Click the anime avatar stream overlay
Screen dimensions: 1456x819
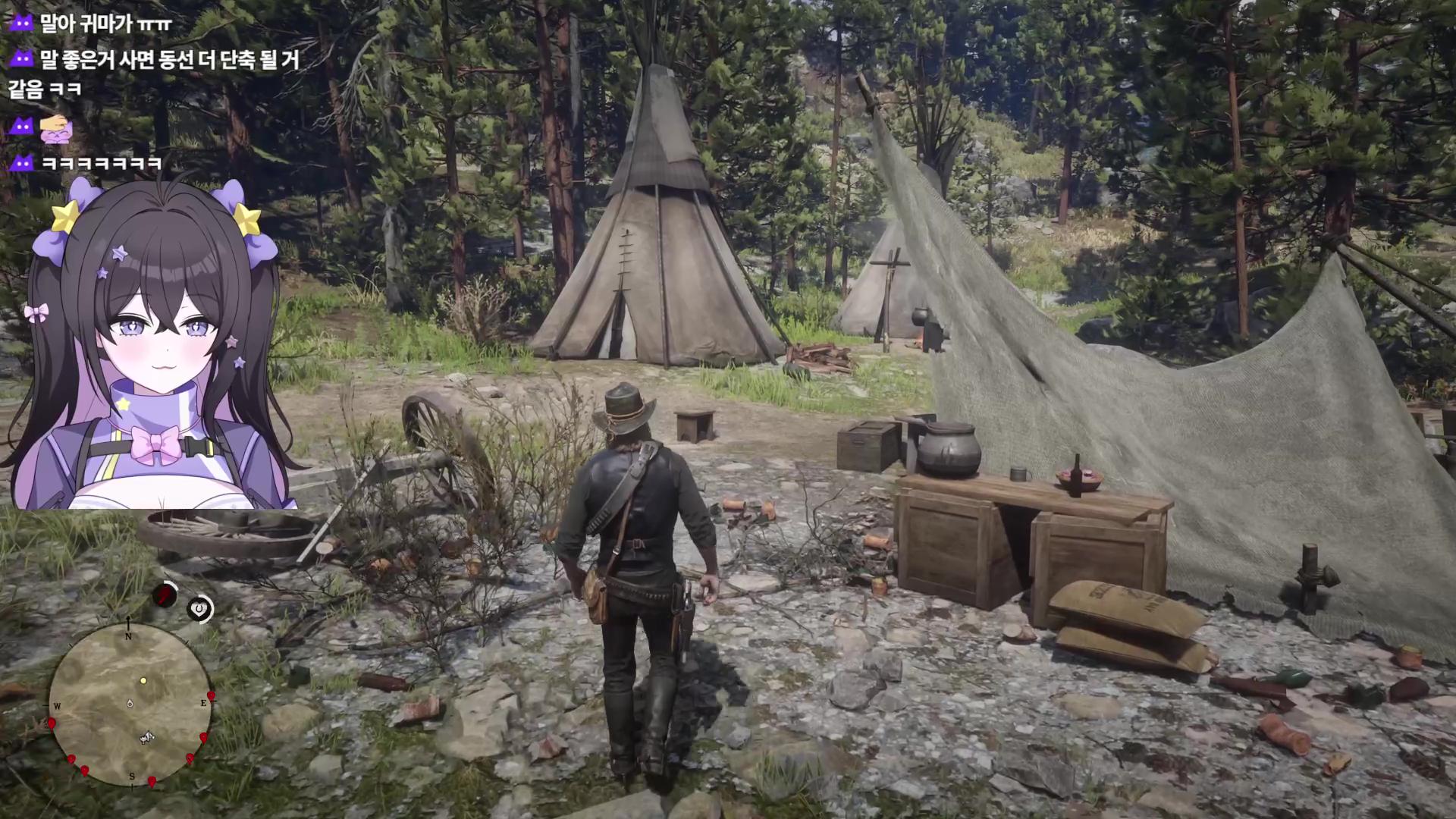[x=152, y=349]
